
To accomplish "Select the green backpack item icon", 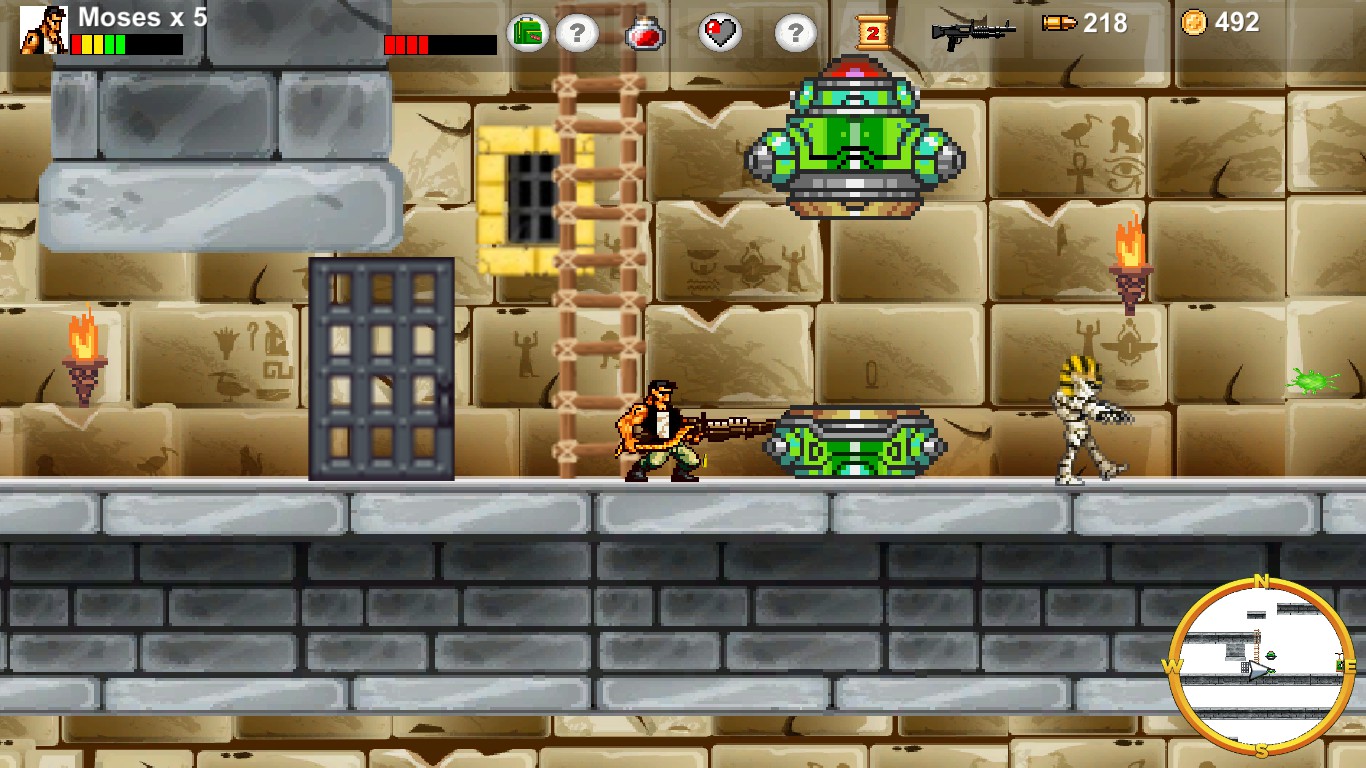I will click(528, 31).
